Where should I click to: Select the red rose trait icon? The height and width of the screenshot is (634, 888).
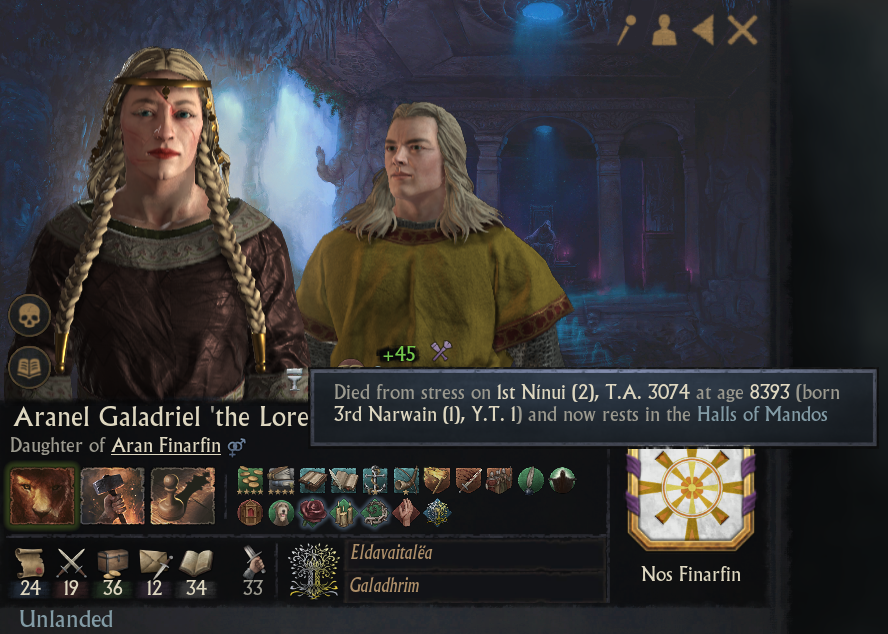pyautogui.click(x=314, y=512)
